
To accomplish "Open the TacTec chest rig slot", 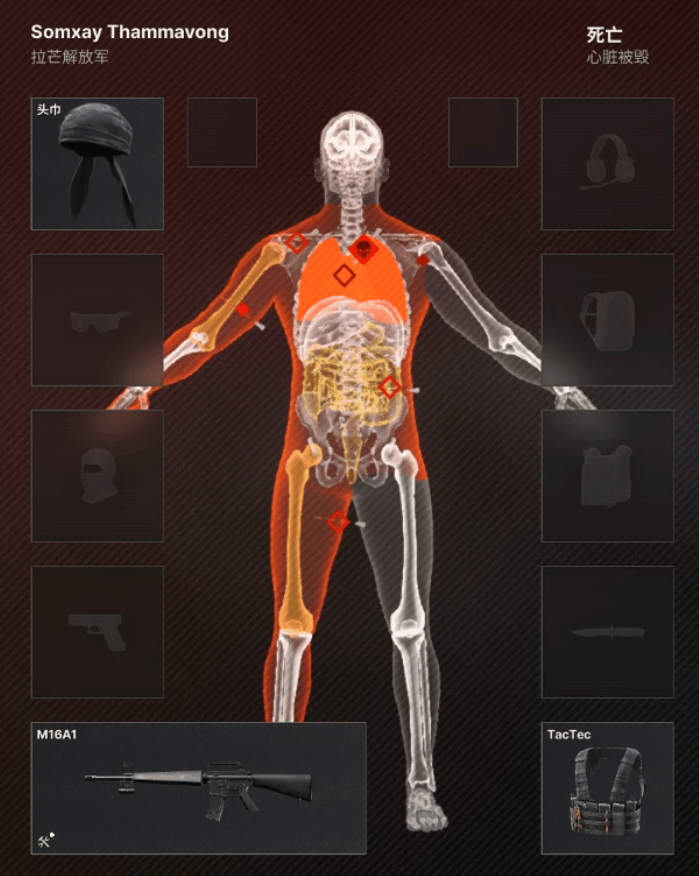I will click(x=607, y=788).
